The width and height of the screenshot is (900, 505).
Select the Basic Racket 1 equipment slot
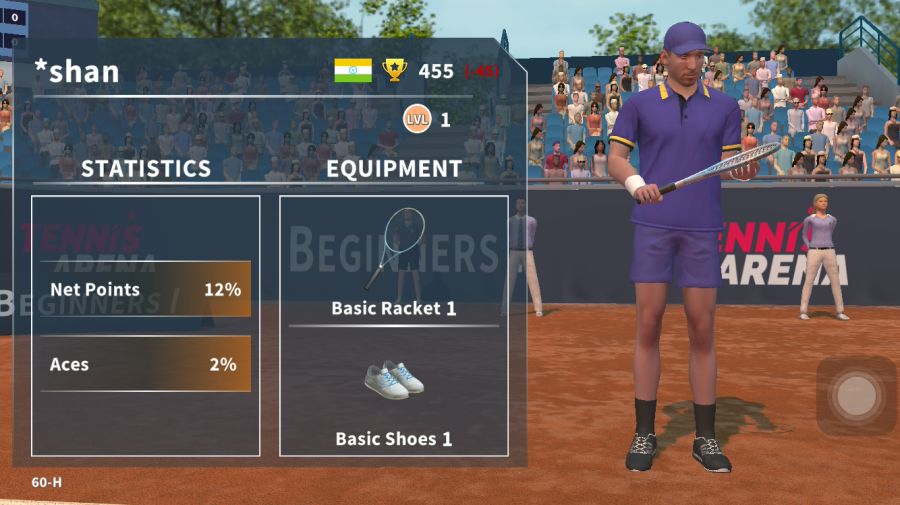click(x=393, y=262)
